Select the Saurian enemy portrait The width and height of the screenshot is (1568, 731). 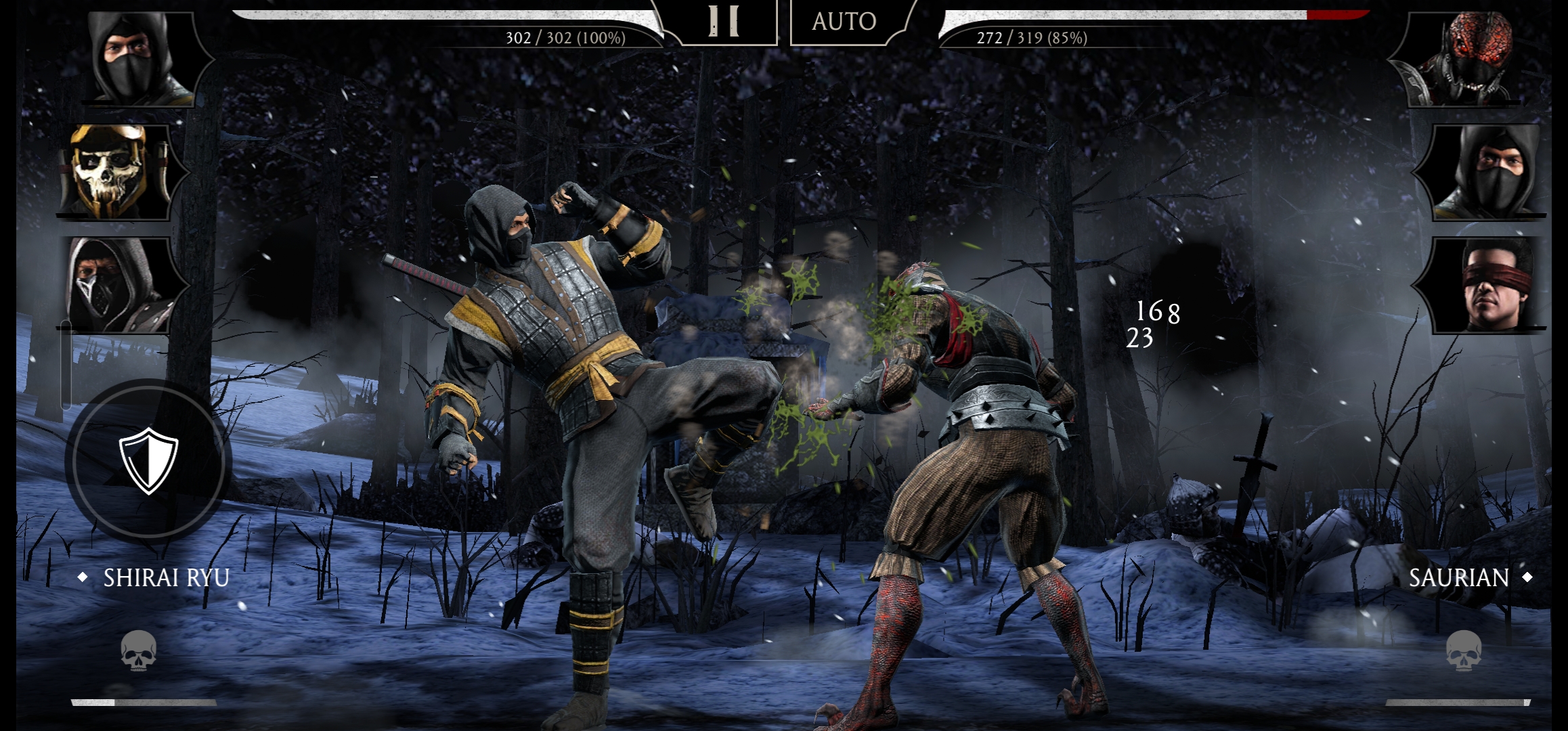pyautogui.click(x=1469, y=60)
